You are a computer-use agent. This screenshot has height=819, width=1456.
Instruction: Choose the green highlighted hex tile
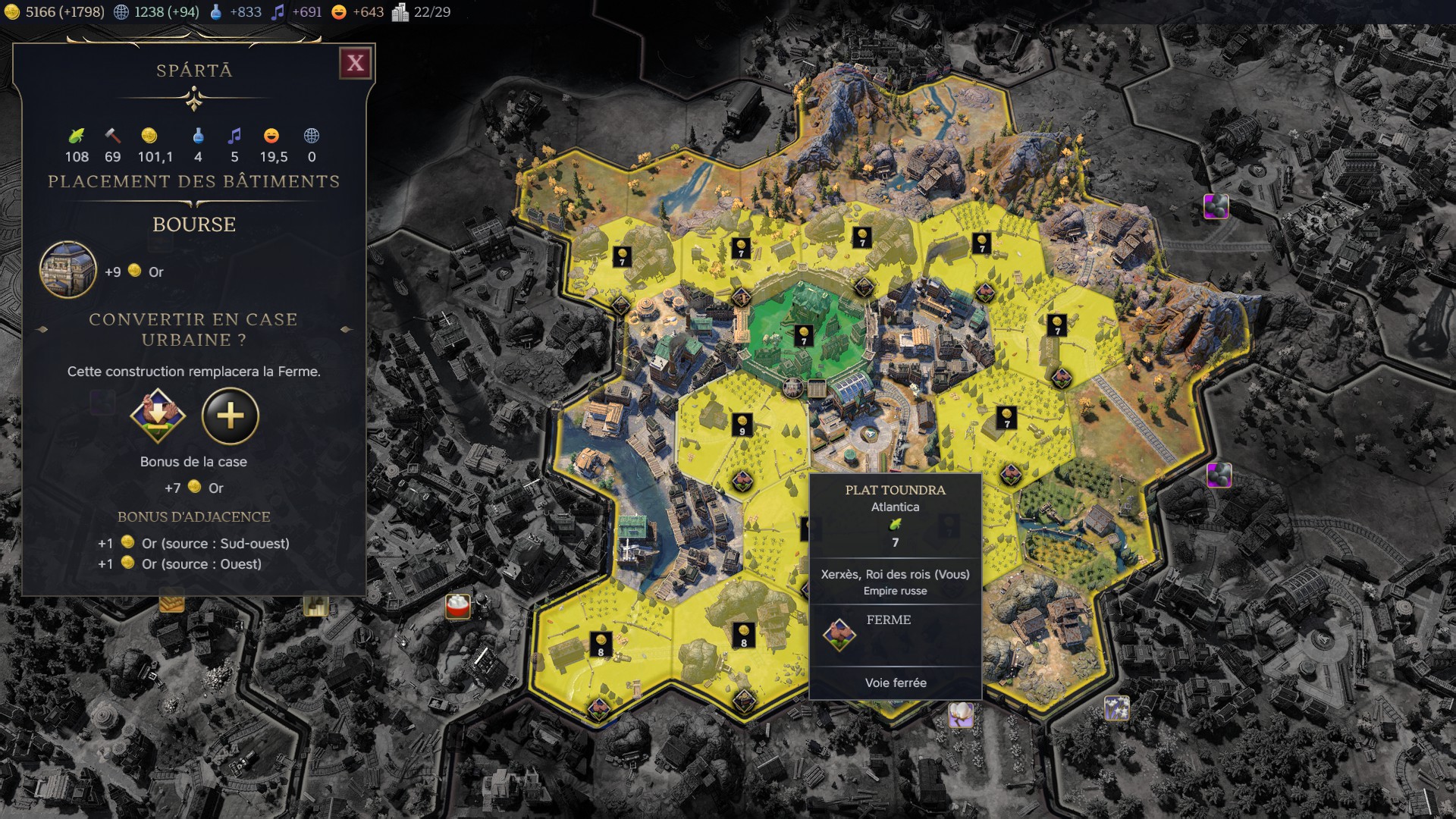pyautogui.click(x=803, y=334)
